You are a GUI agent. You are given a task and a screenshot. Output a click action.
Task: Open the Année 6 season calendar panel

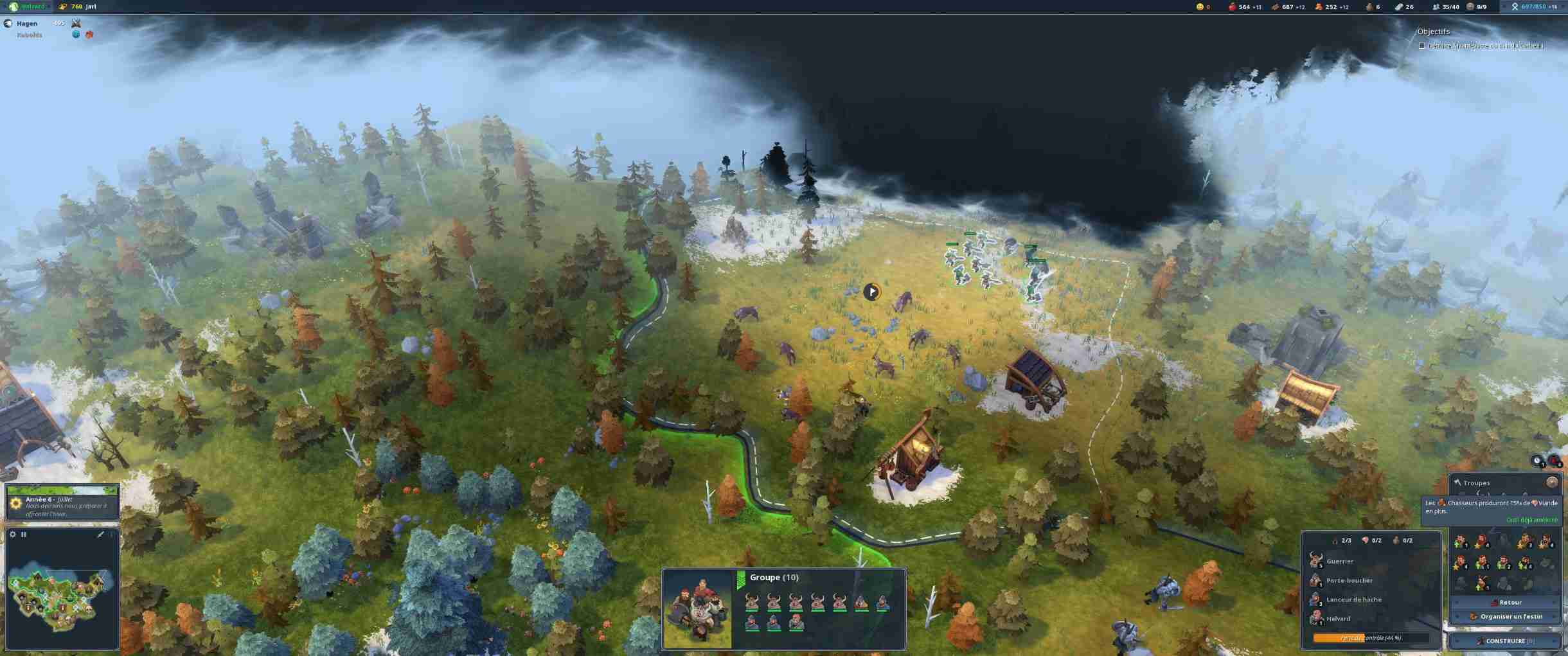(x=62, y=506)
